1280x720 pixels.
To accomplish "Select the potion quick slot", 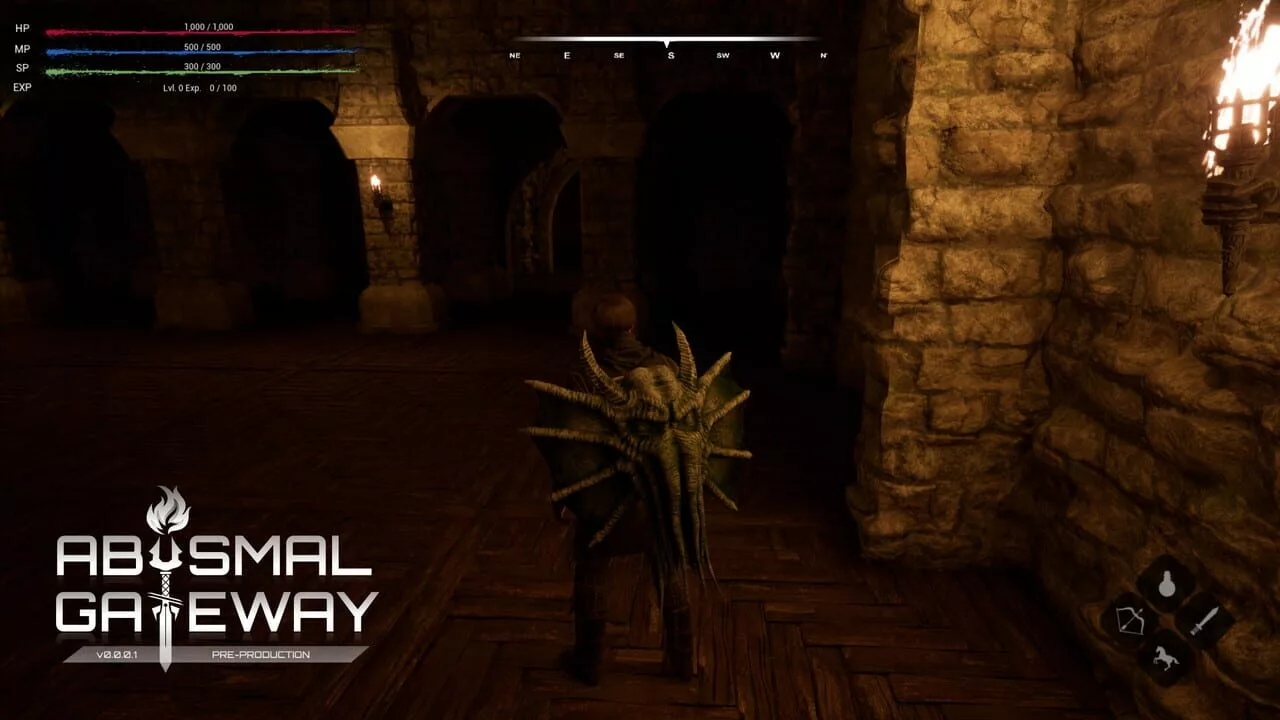I will click(1166, 584).
